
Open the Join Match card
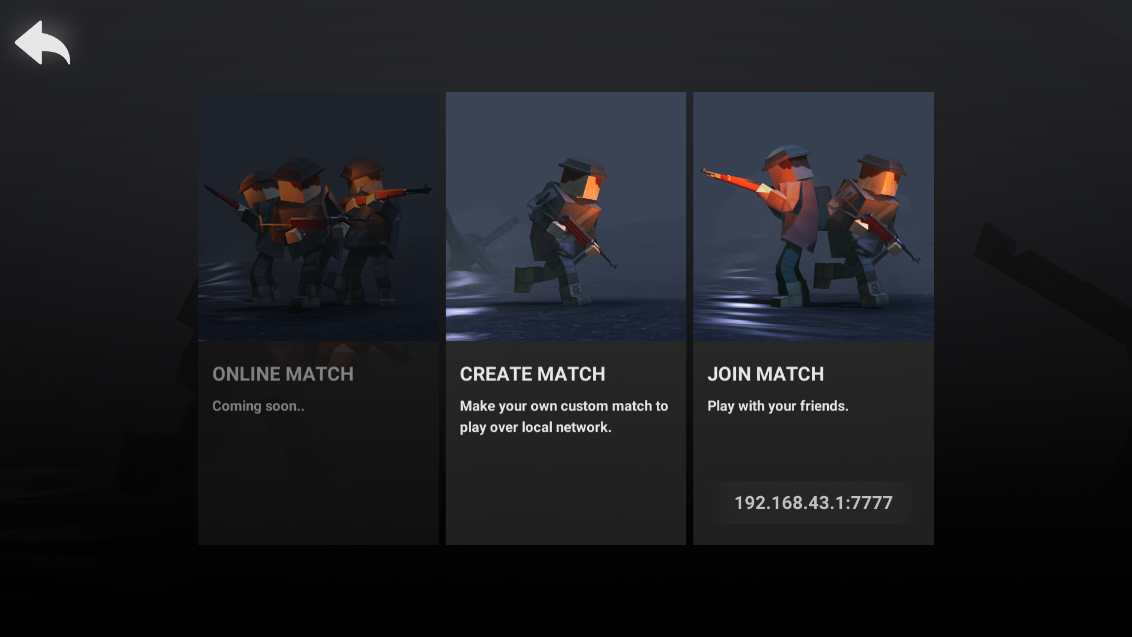(x=813, y=300)
